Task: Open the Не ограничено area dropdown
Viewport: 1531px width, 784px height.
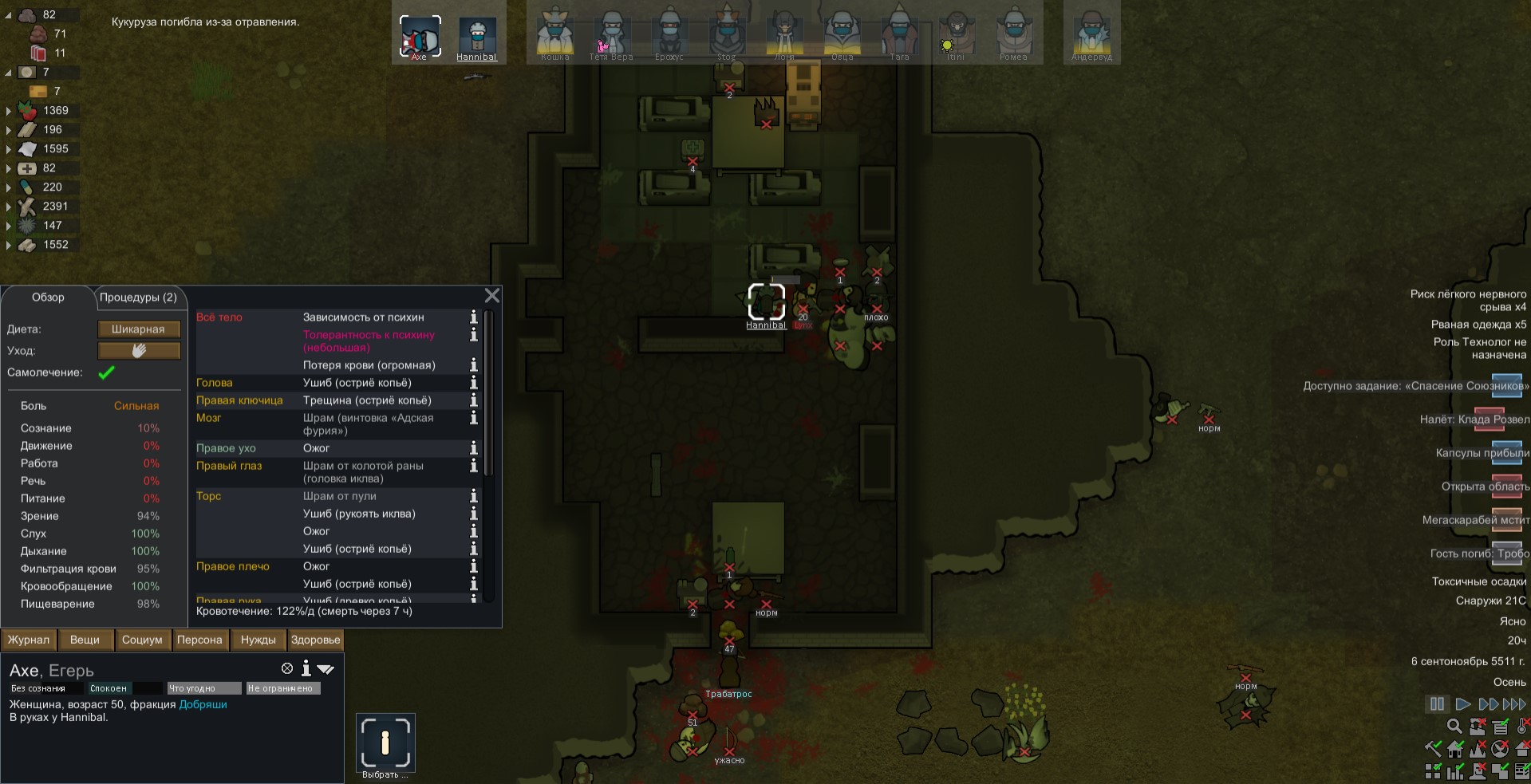Action: (282, 688)
